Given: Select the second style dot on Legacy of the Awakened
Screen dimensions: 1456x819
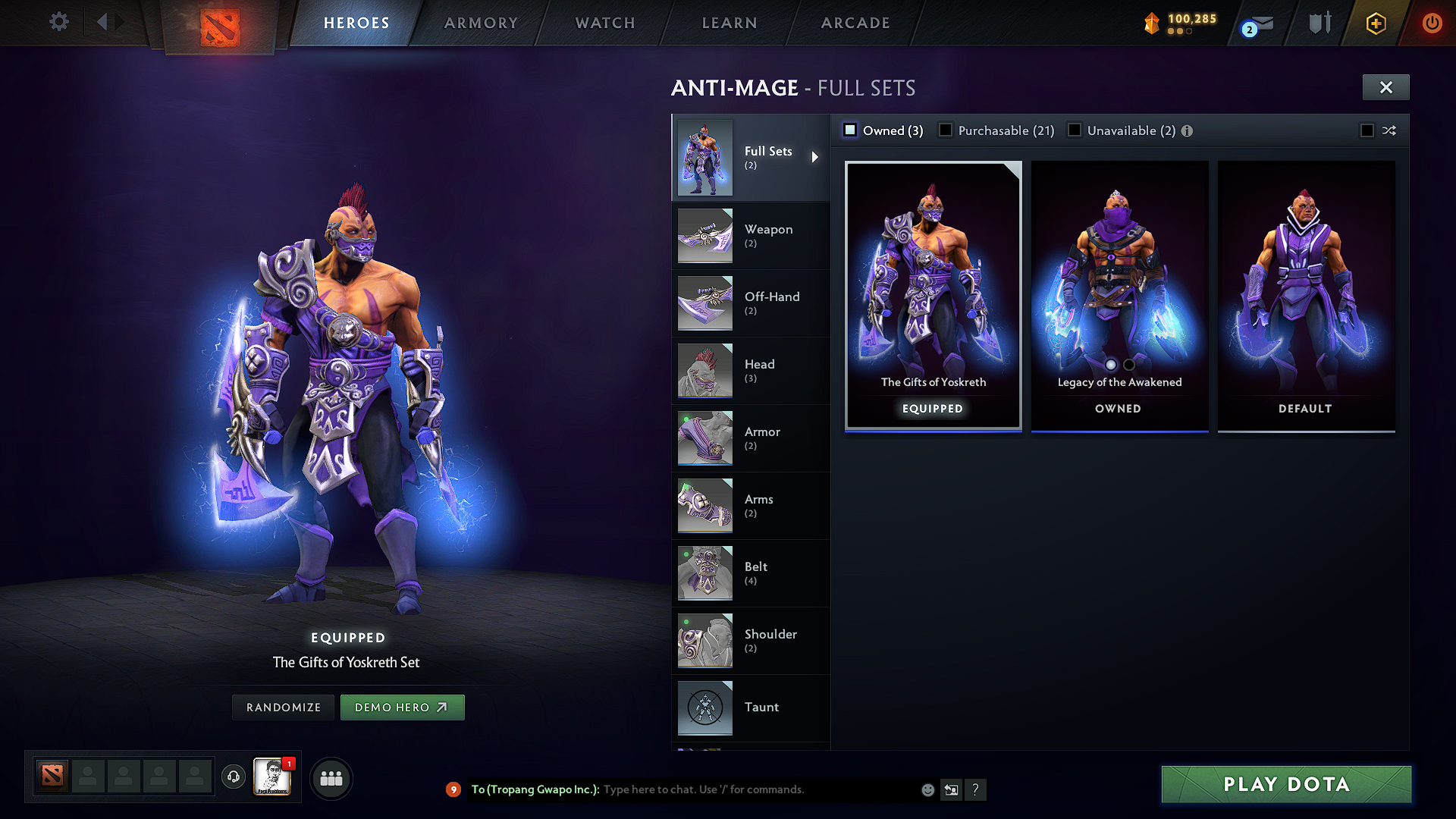Looking at the screenshot, I should 1128,365.
